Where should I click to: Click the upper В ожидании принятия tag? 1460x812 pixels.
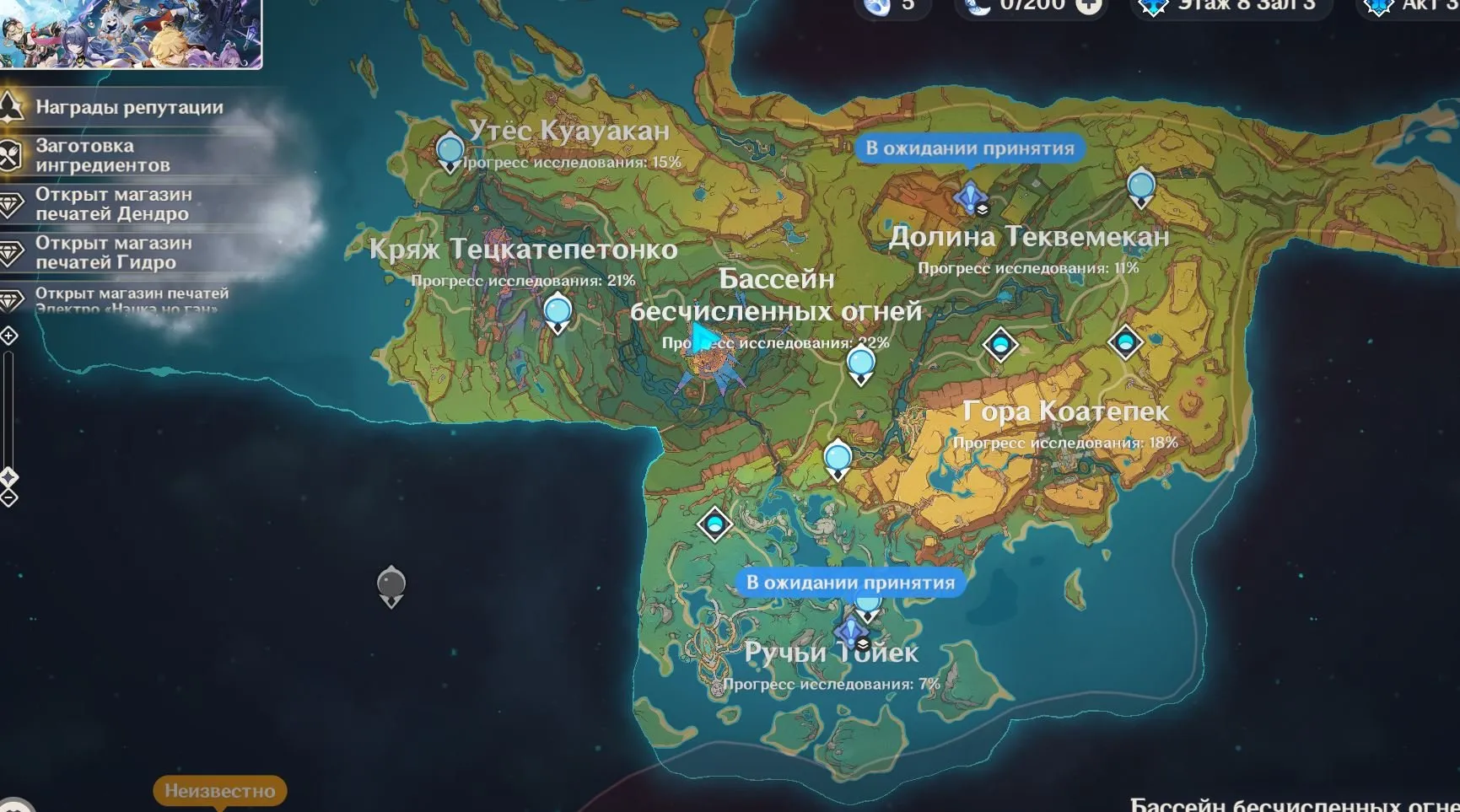[x=969, y=148]
